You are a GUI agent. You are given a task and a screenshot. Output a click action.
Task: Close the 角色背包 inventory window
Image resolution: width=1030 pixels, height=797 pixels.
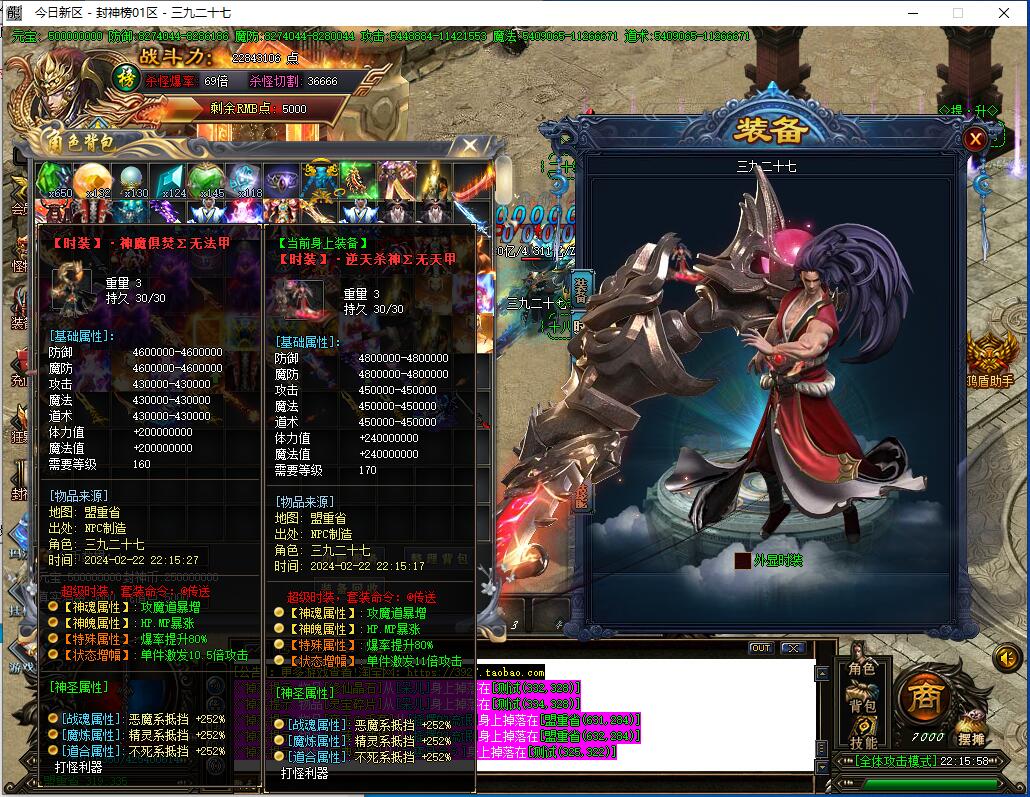click(x=469, y=146)
